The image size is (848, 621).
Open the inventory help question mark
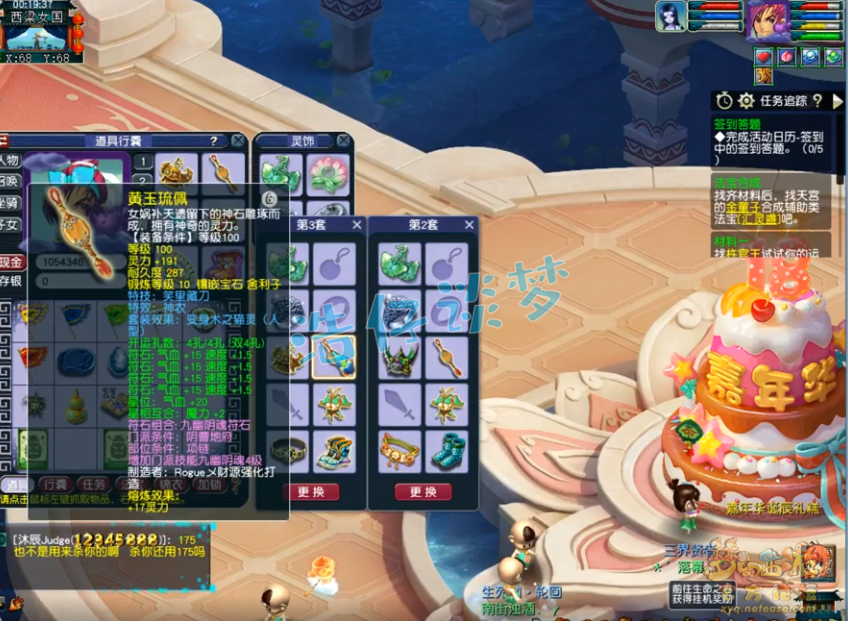pyautogui.click(x=213, y=141)
